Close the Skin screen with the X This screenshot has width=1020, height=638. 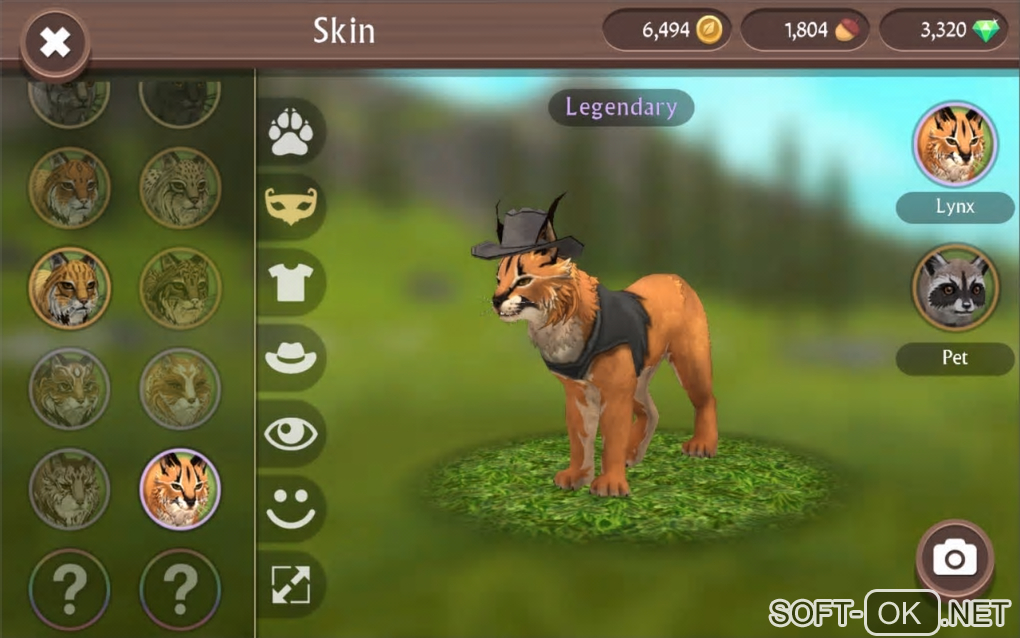(55, 42)
